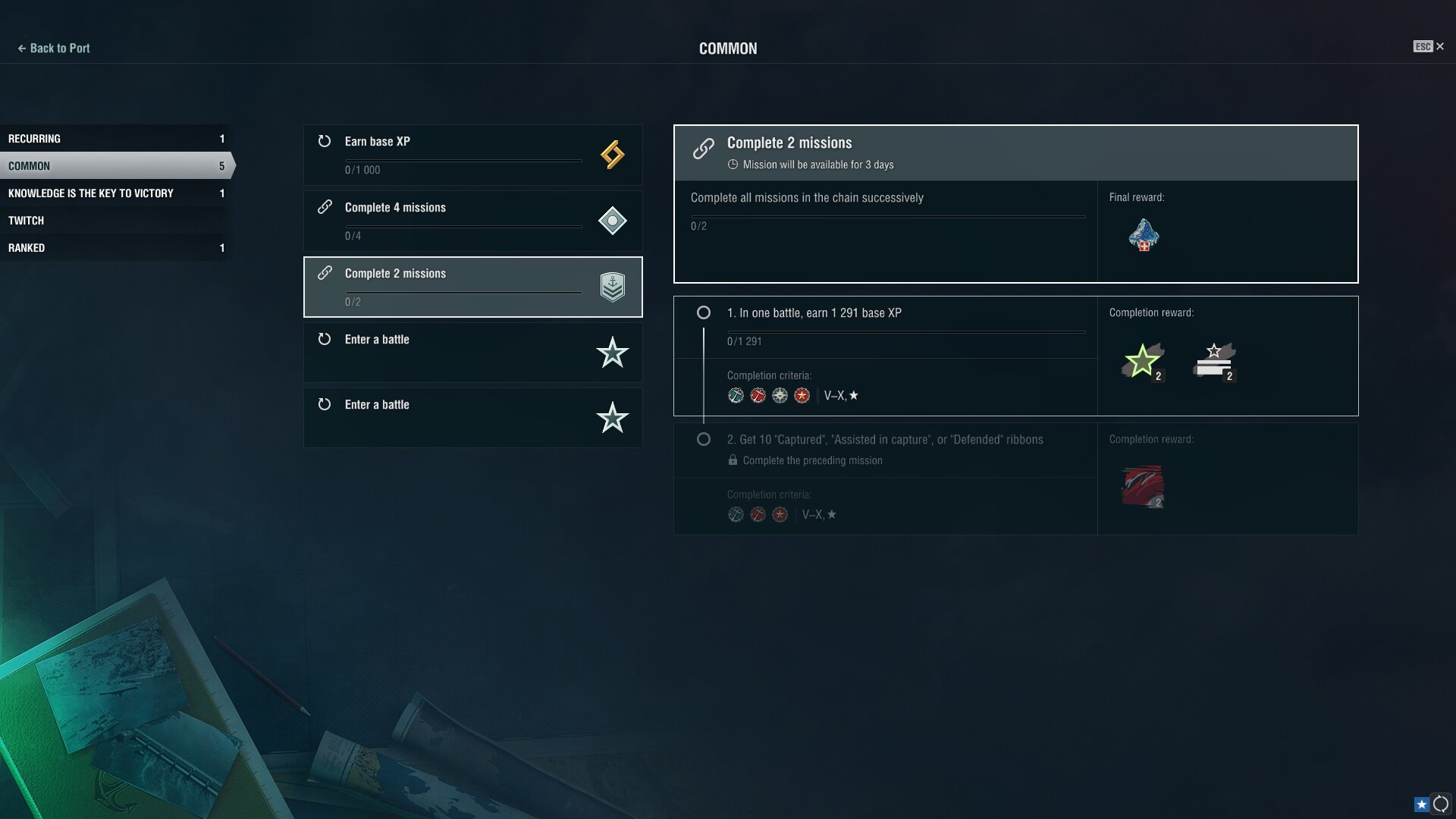Open the Ranked missions tab
The width and height of the screenshot is (1456, 819).
(114, 248)
